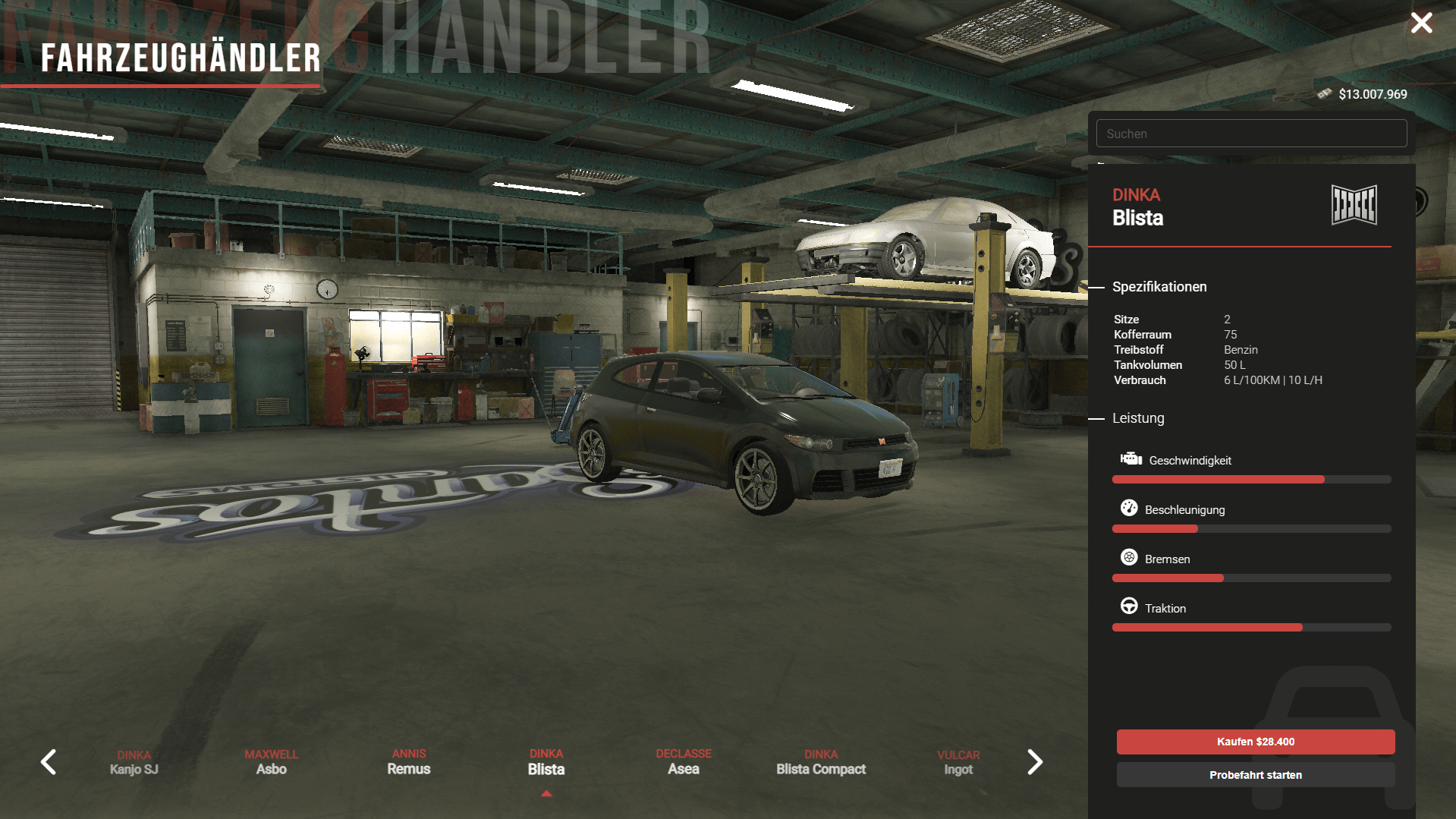The height and width of the screenshot is (819, 1456).
Task: Click the Suchen search field
Action: pos(1251,134)
